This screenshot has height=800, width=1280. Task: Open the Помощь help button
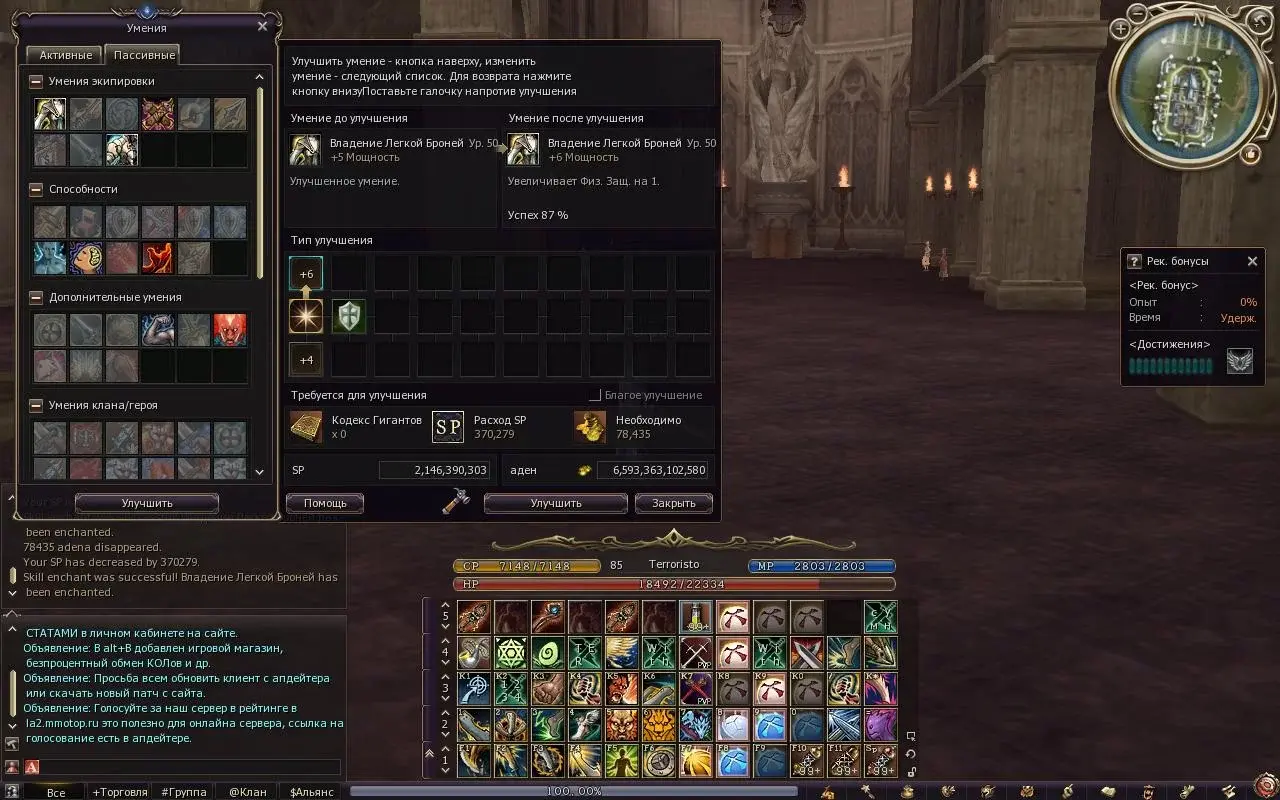point(325,503)
